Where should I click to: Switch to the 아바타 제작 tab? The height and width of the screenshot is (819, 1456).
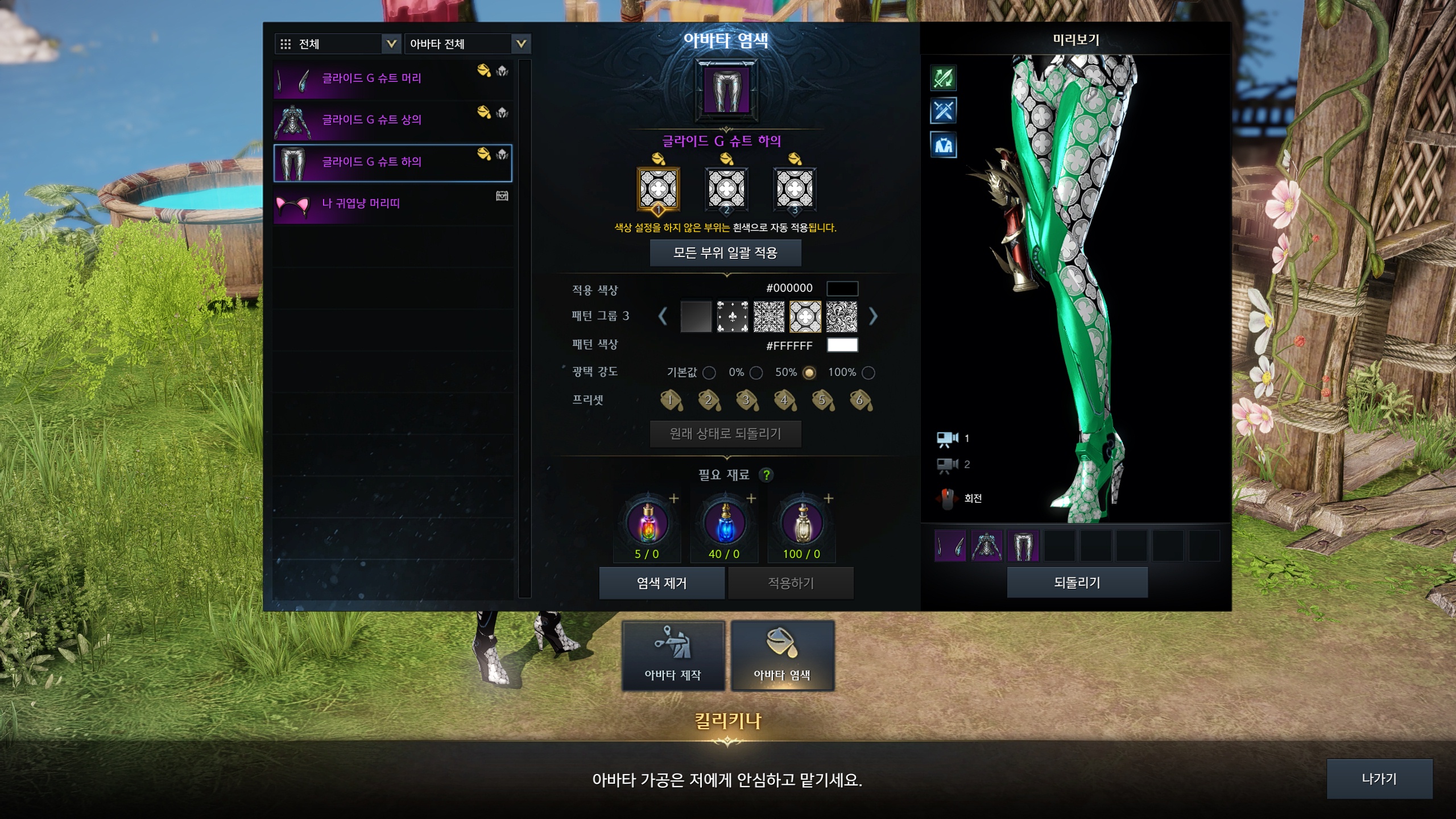(673, 656)
